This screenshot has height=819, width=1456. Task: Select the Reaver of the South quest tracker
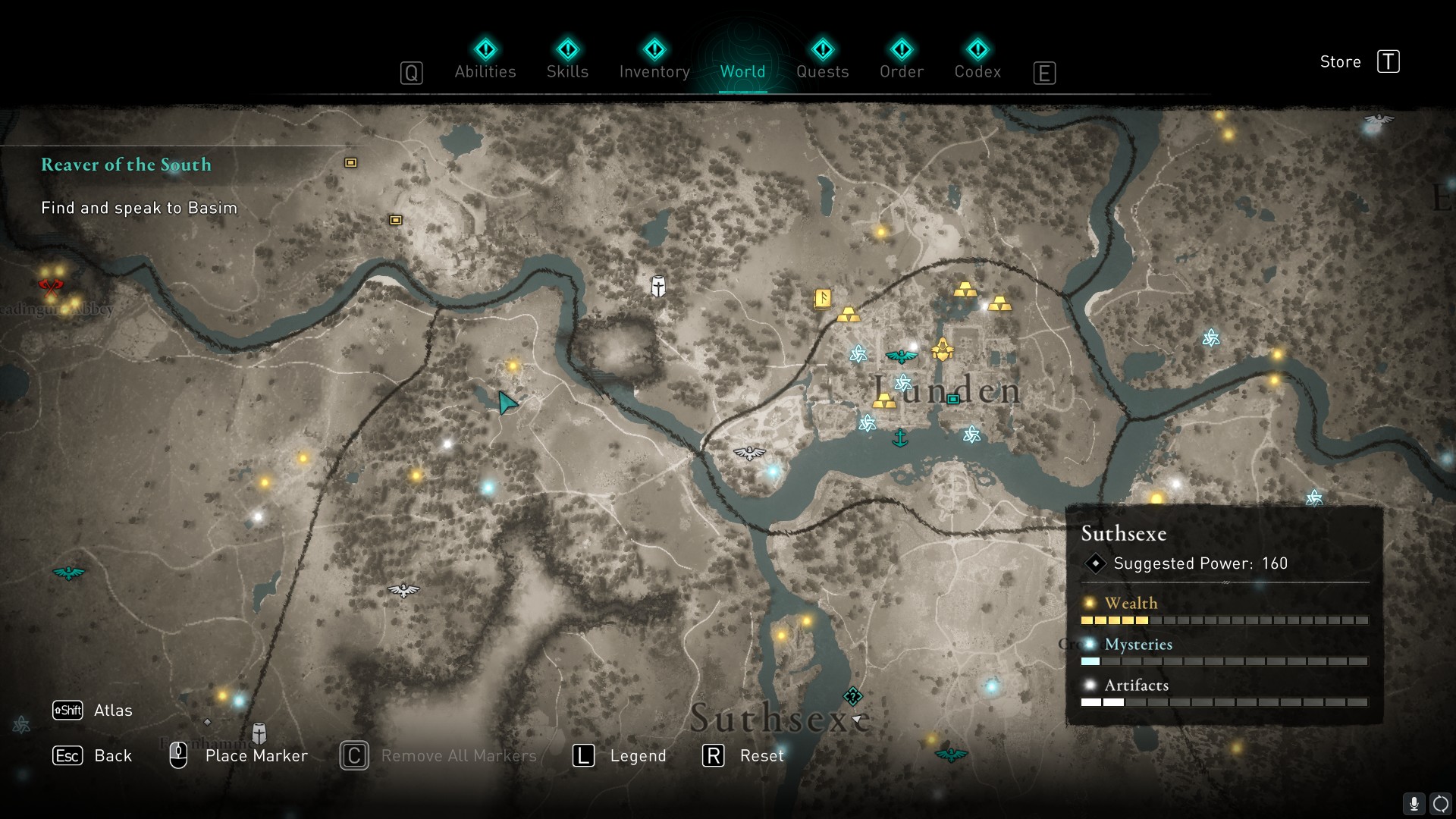[126, 165]
